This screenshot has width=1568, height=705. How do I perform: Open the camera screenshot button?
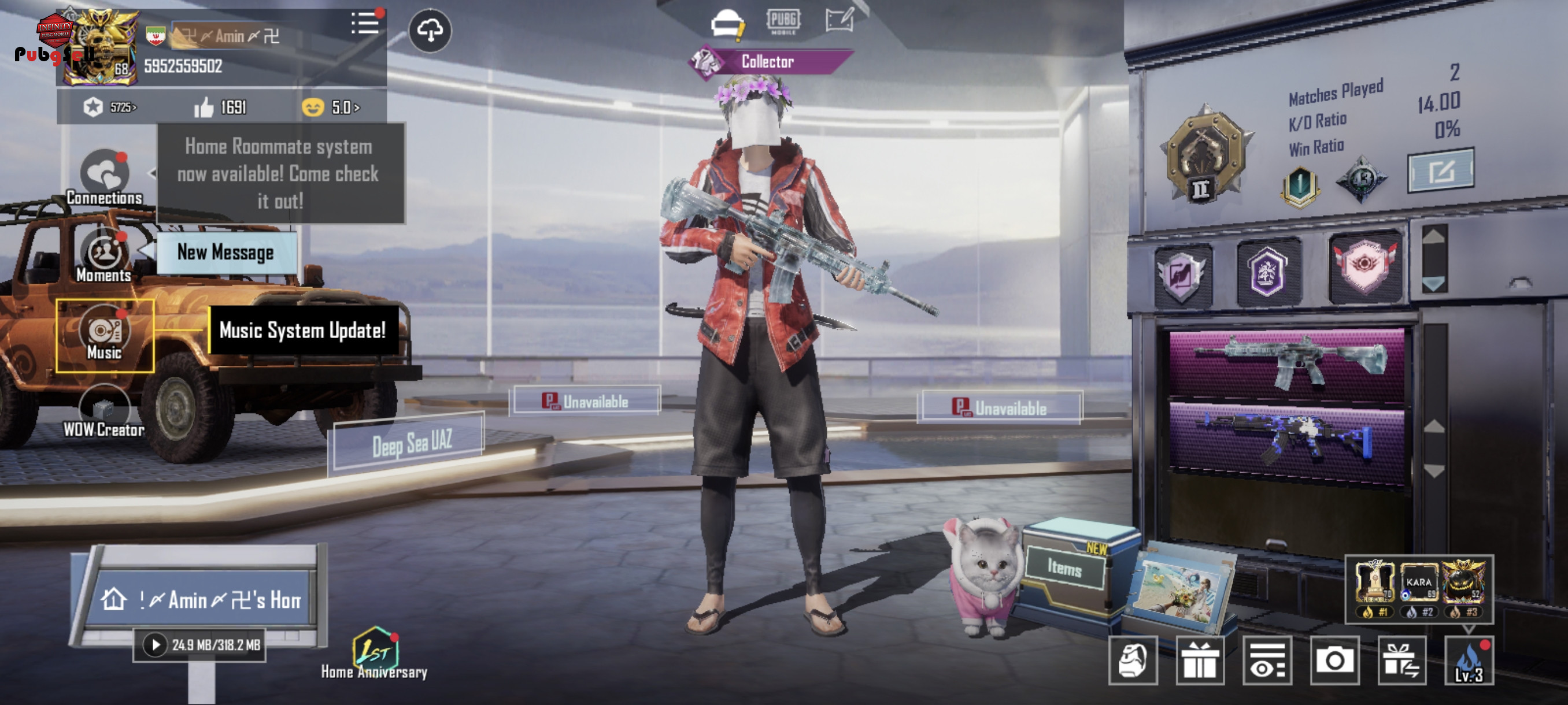[1334, 661]
